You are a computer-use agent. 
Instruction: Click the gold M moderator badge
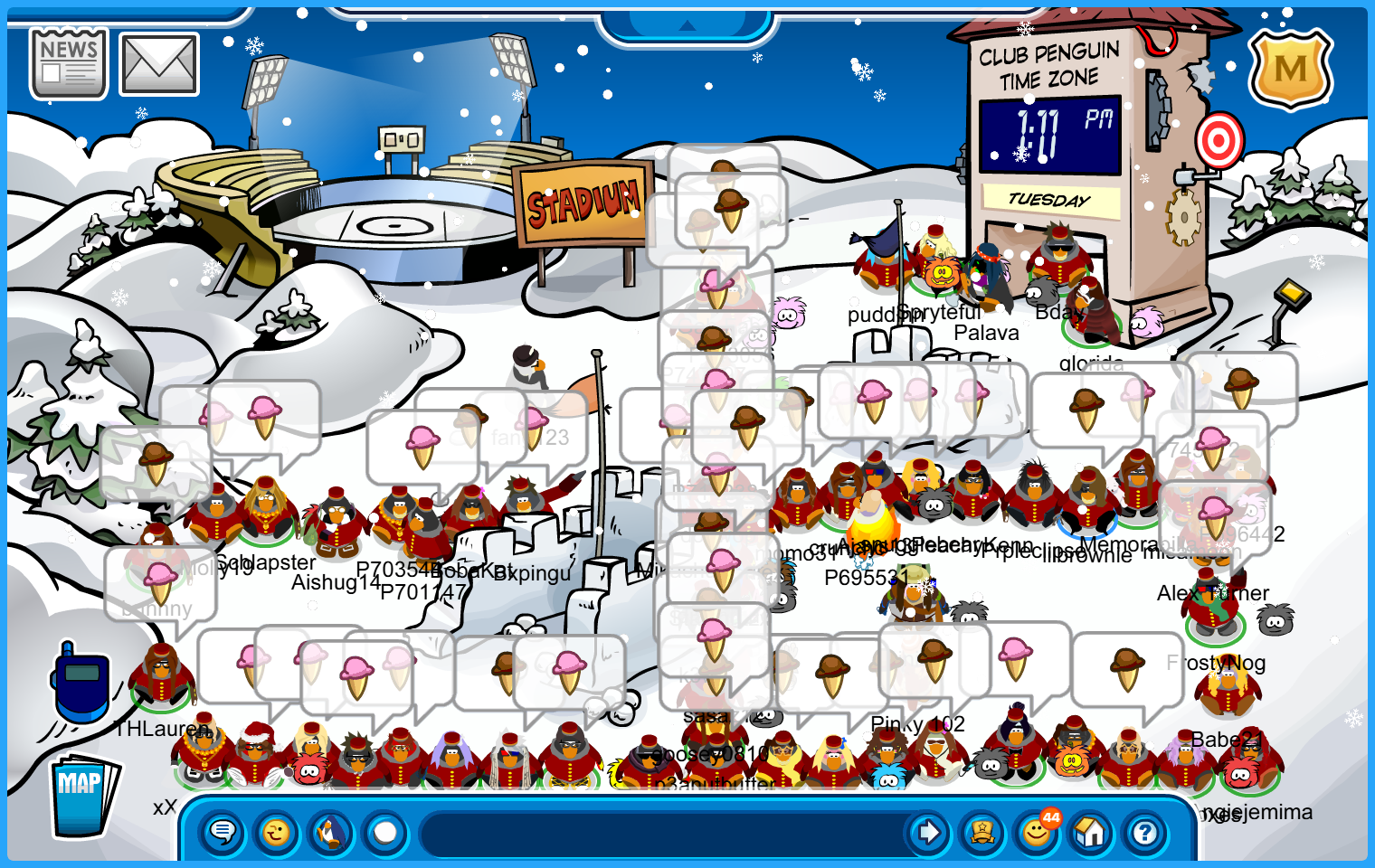click(x=1290, y=69)
